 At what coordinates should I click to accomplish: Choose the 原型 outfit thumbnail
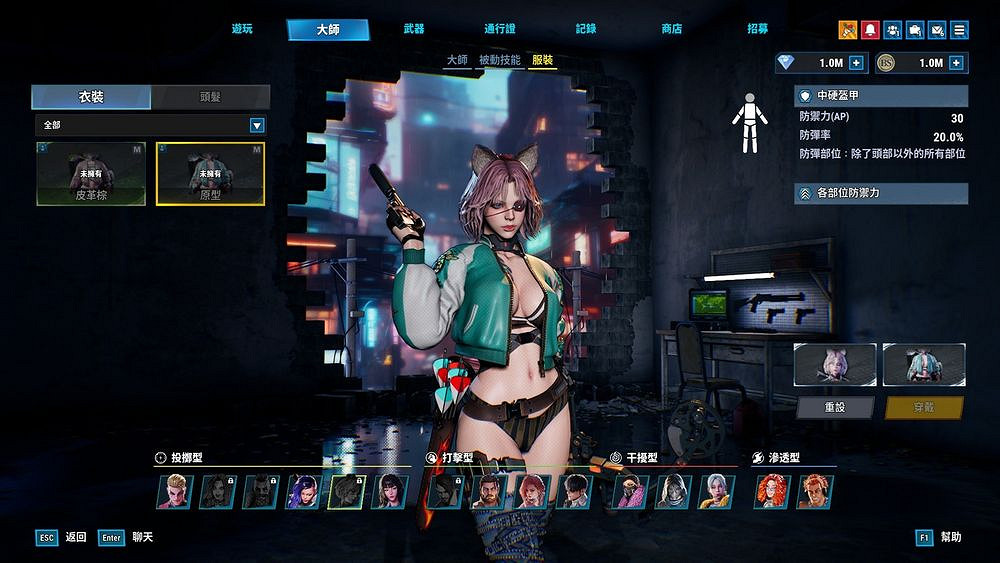pos(210,173)
